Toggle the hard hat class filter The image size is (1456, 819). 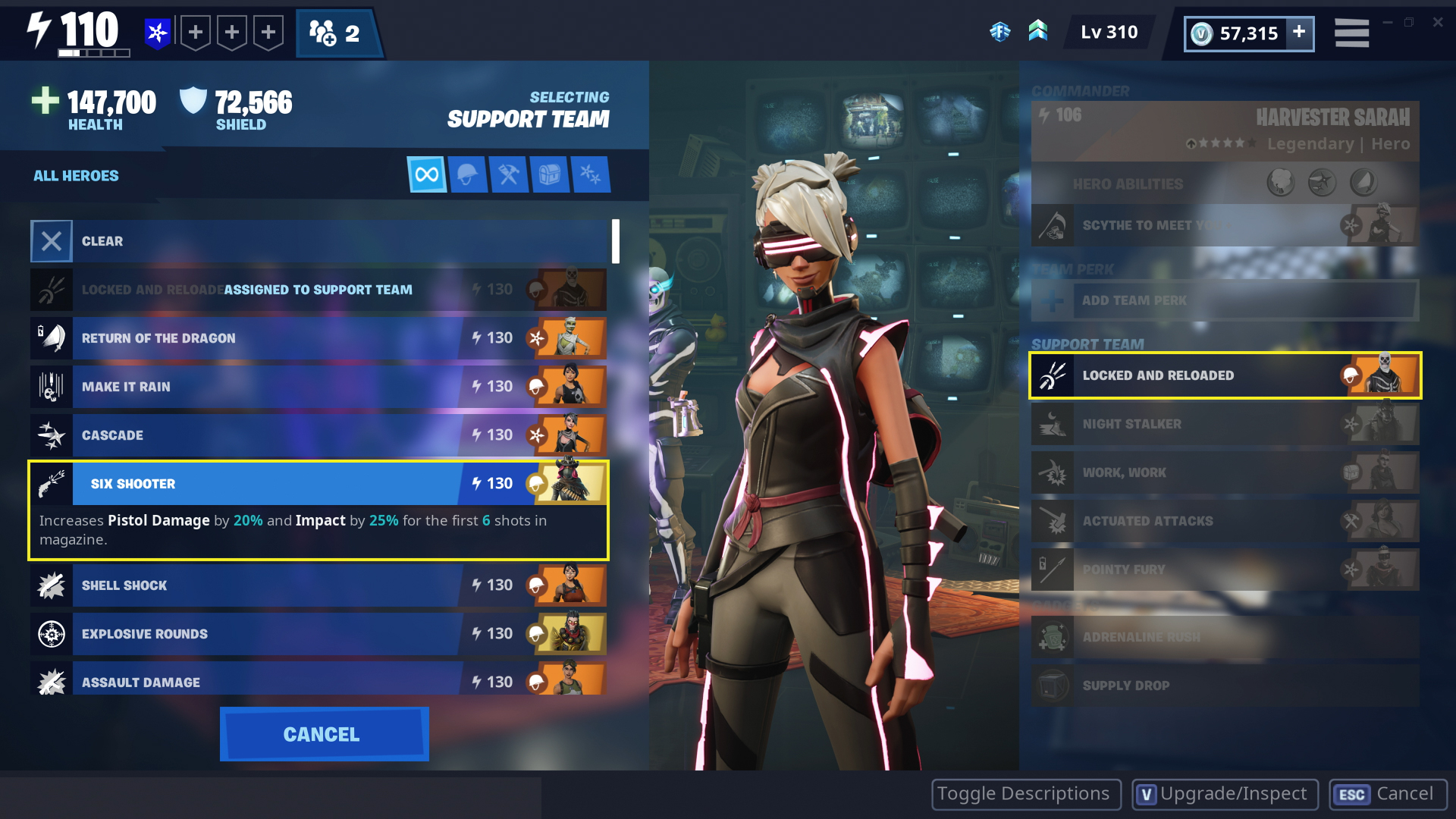[468, 174]
